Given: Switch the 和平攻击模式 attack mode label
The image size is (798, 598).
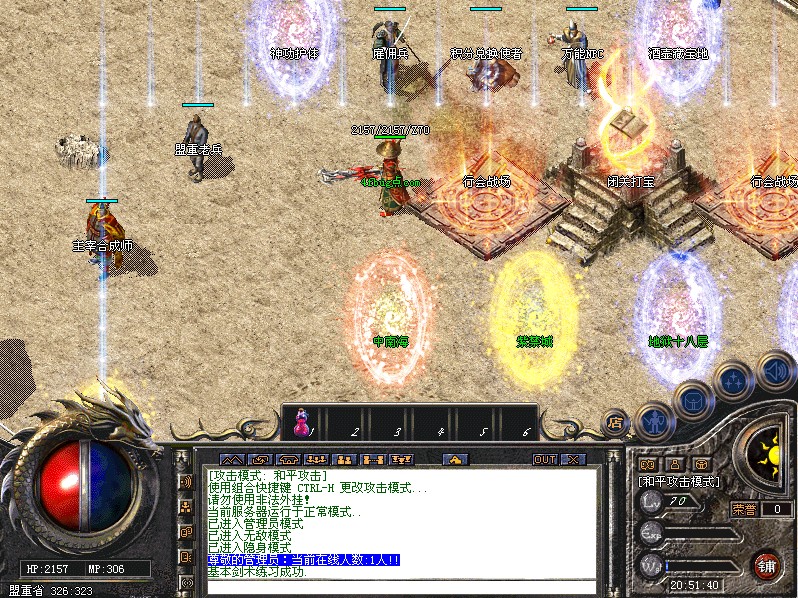Looking at the screenshot, I should point(680,482).
